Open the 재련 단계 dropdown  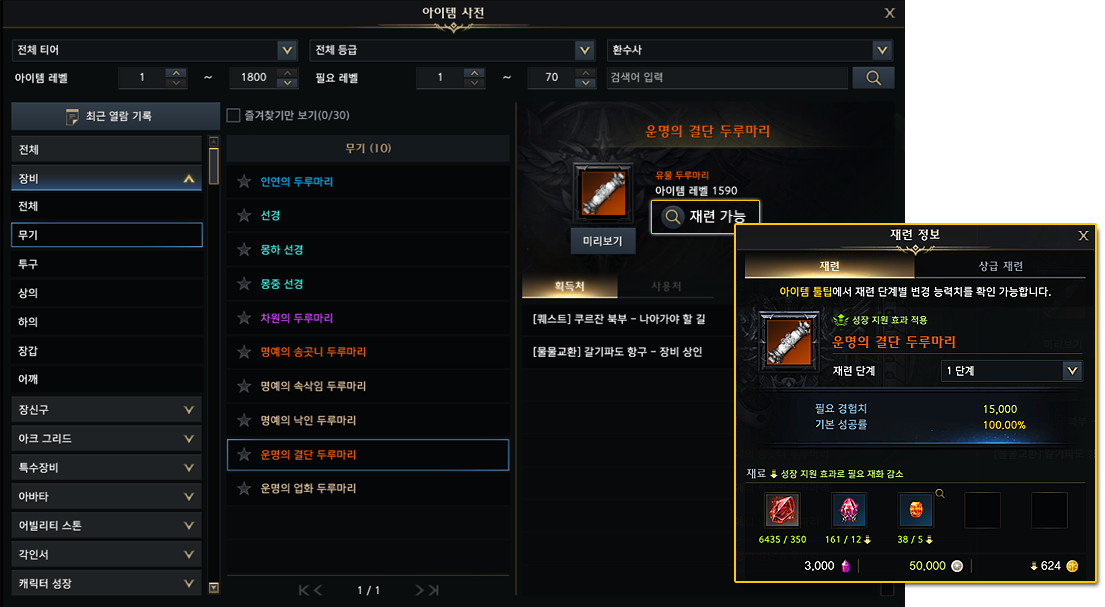(x=1012, y=371)
